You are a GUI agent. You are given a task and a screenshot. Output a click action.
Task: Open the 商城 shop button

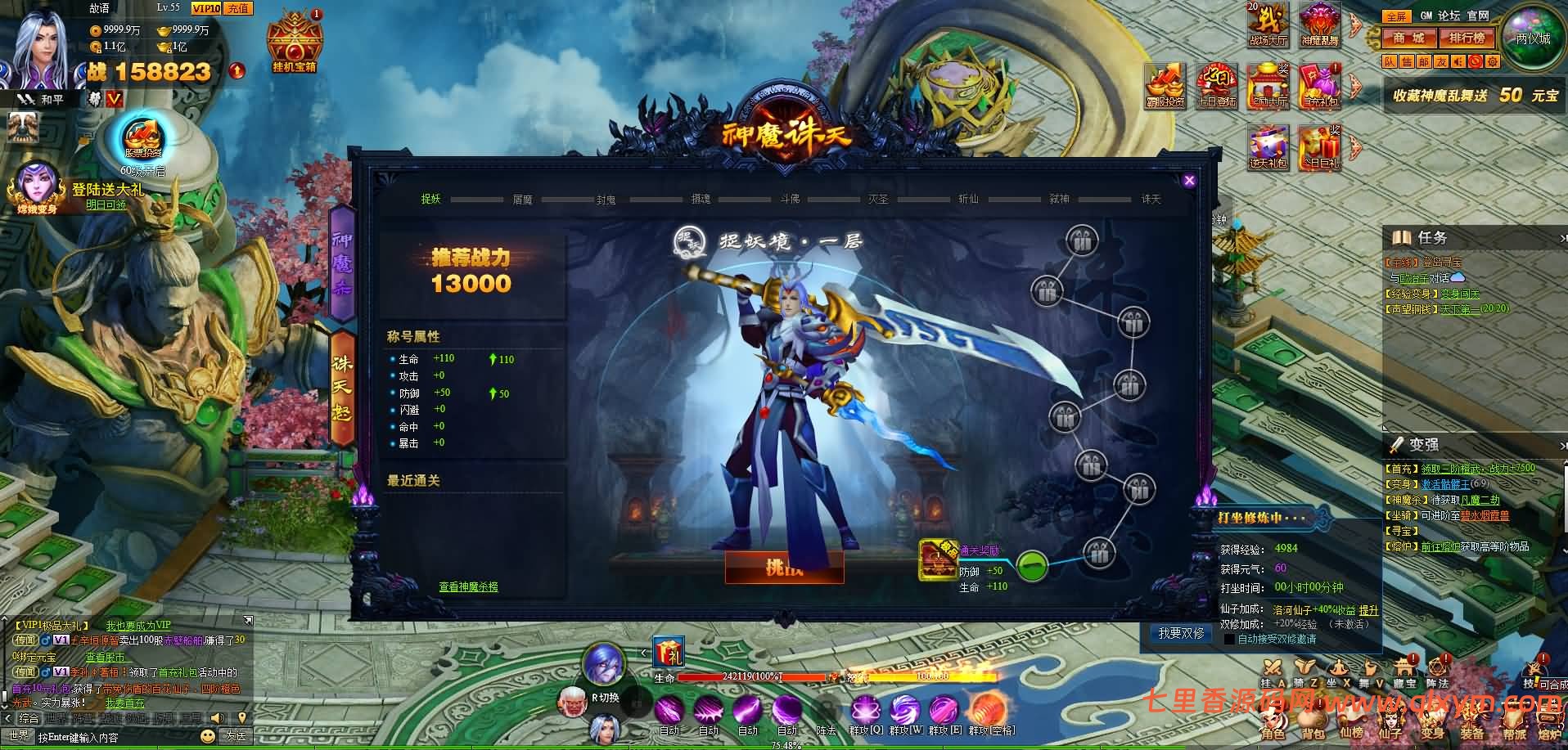[1409, 38]
